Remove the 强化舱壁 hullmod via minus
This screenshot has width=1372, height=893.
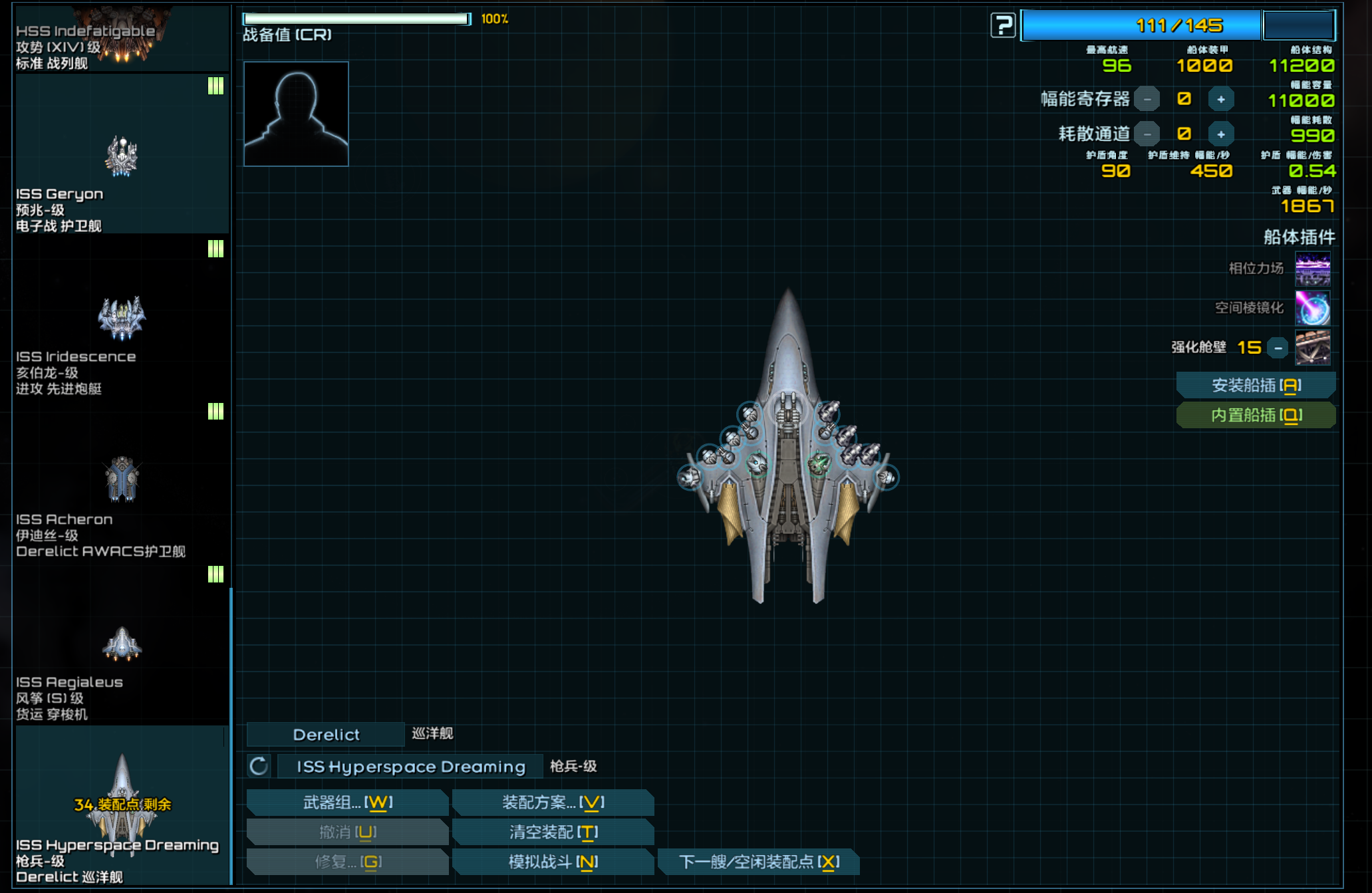coord(1278,348)
